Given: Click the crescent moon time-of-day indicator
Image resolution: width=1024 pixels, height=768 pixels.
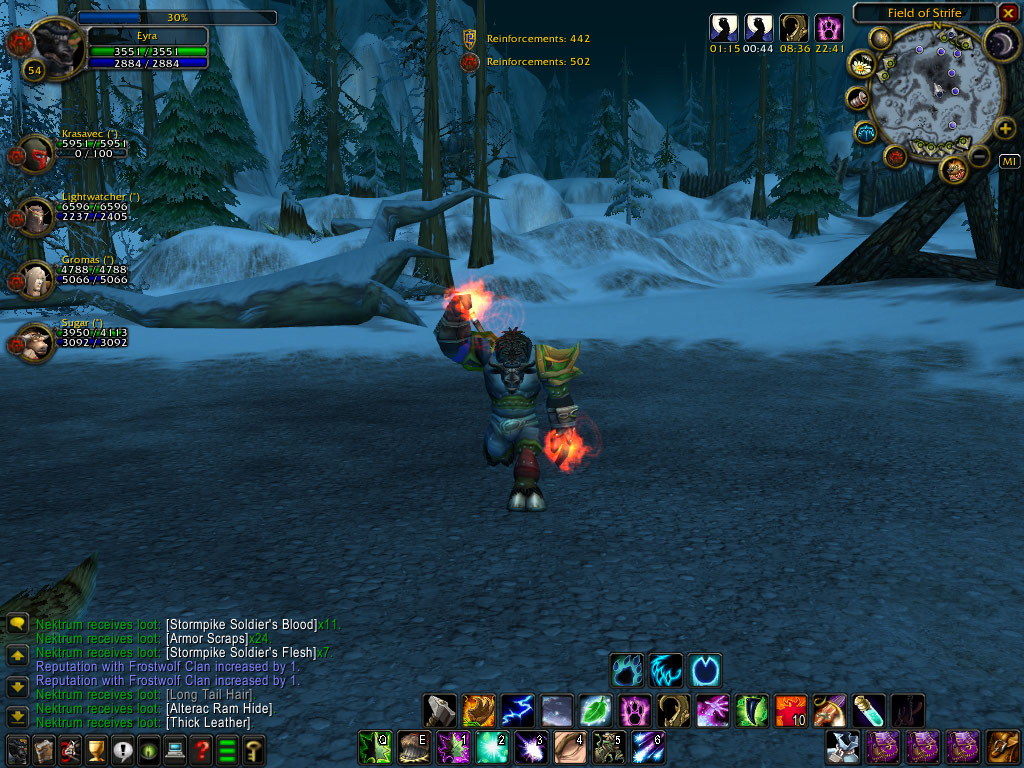Looking at the screenshot, I should [x=1000, y=43].
